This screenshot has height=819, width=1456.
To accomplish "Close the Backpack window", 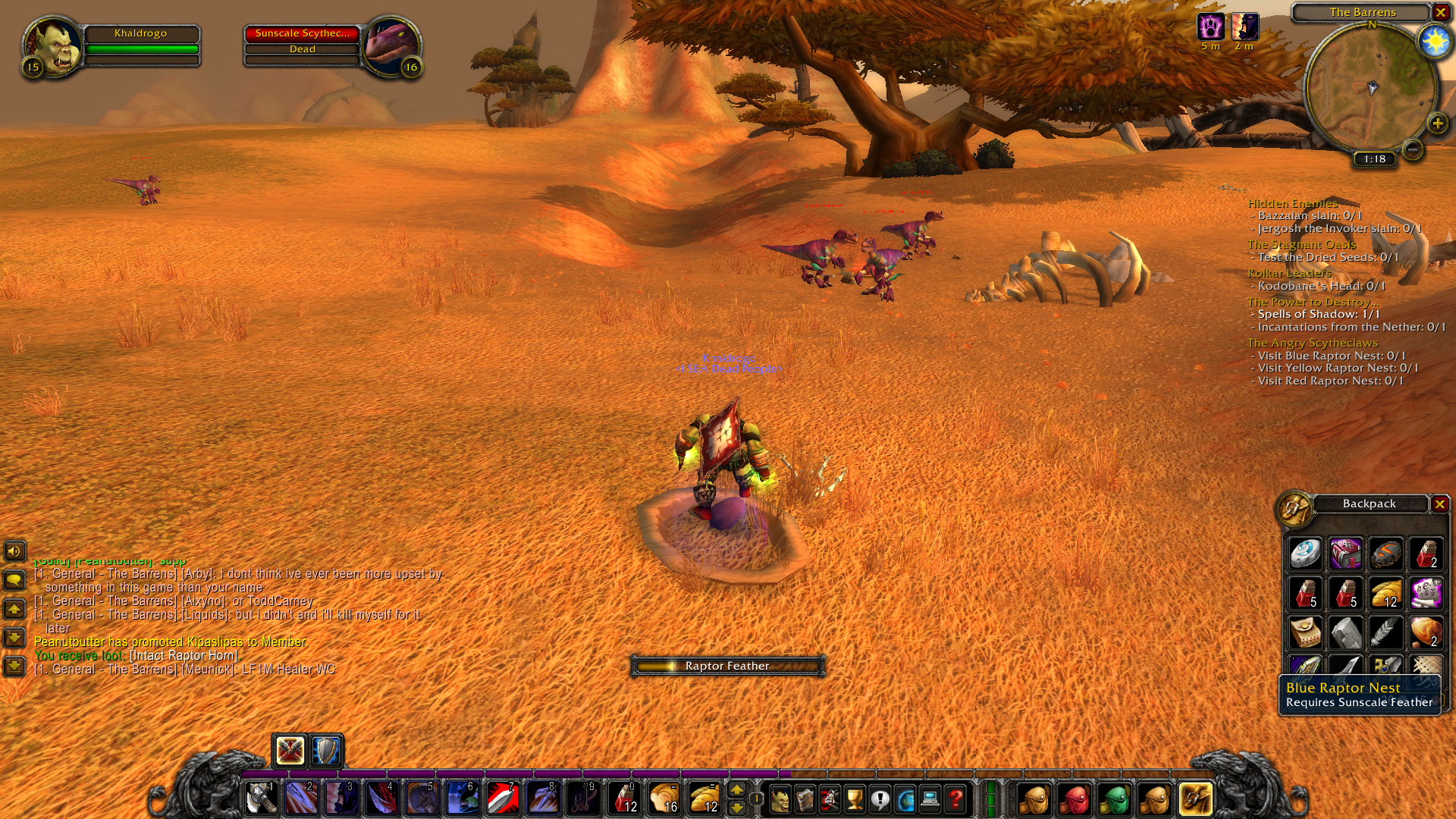I will [x=1439, y=504].
